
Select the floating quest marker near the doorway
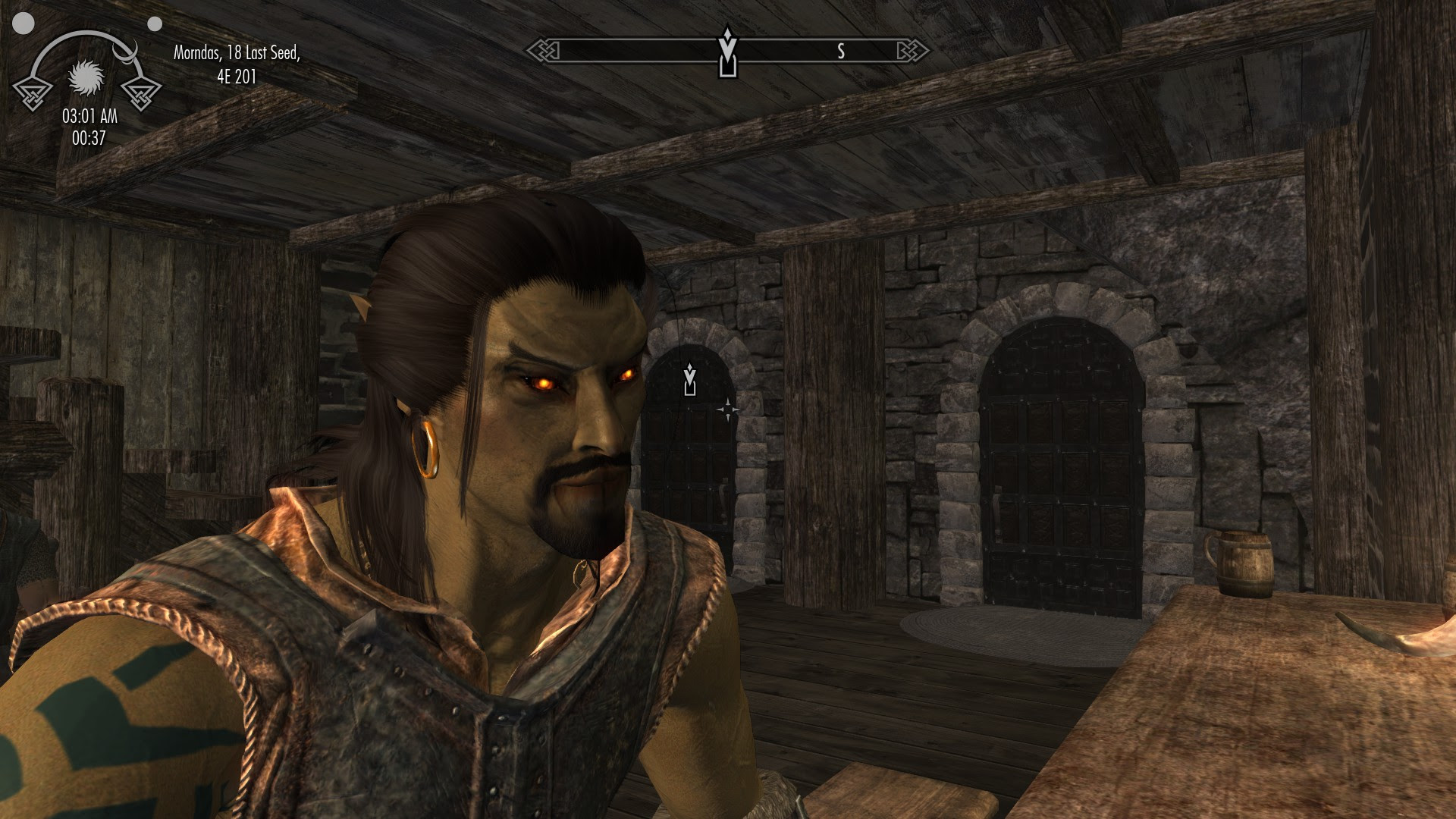point(689,379)
